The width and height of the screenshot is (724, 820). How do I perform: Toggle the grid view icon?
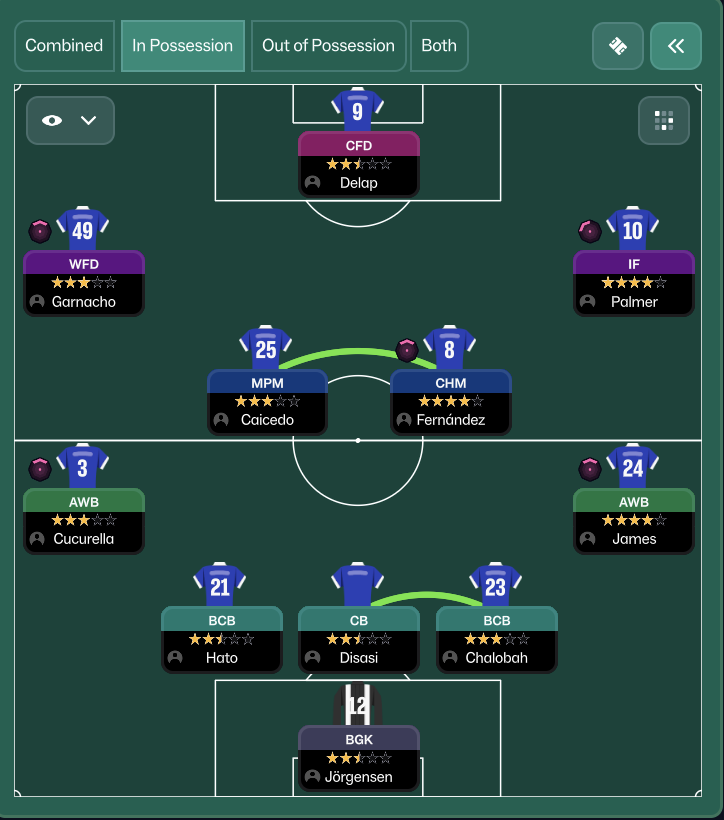(x=664, y=121)
